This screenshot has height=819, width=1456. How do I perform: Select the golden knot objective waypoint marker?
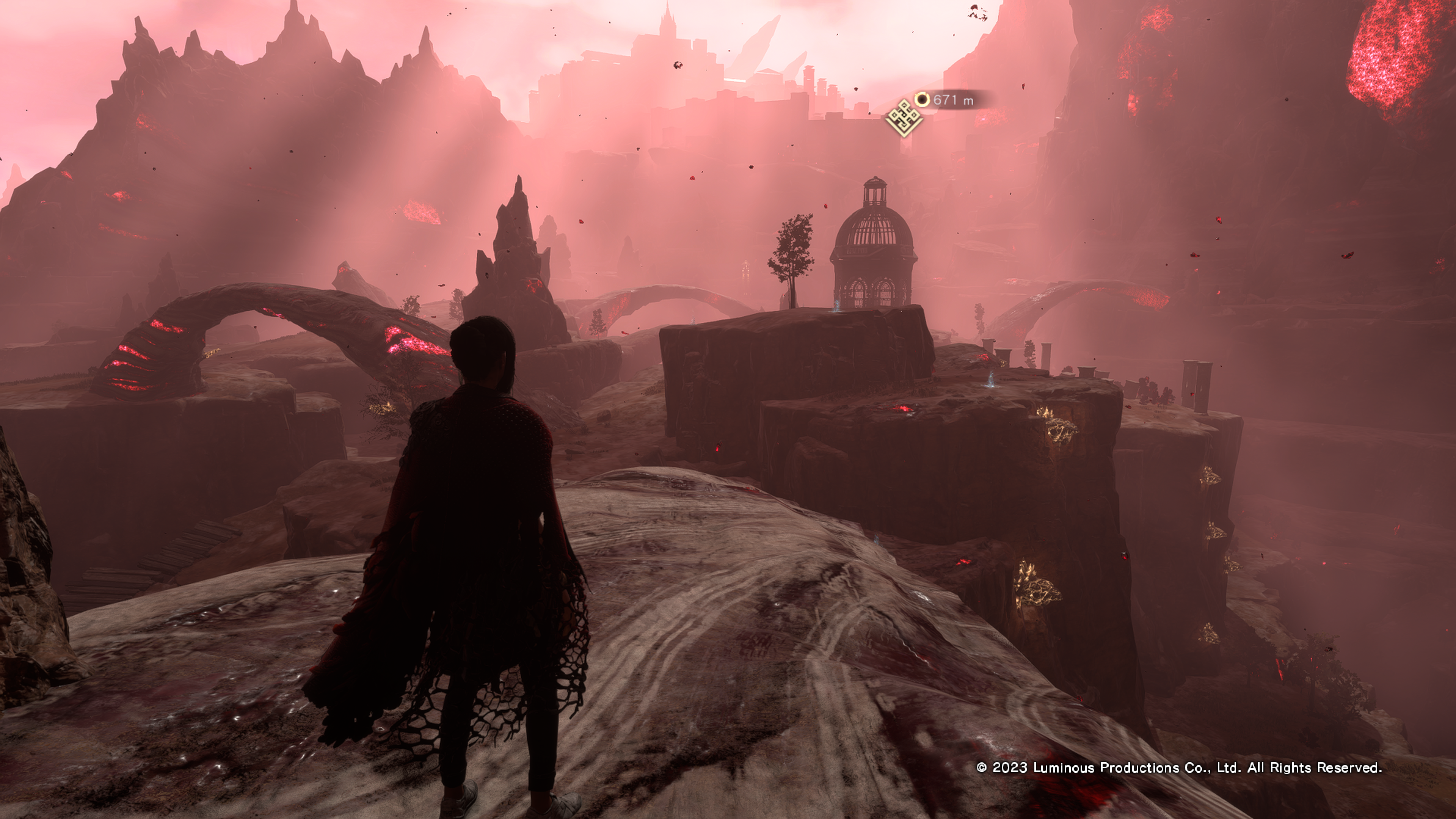tap(903, 118)
